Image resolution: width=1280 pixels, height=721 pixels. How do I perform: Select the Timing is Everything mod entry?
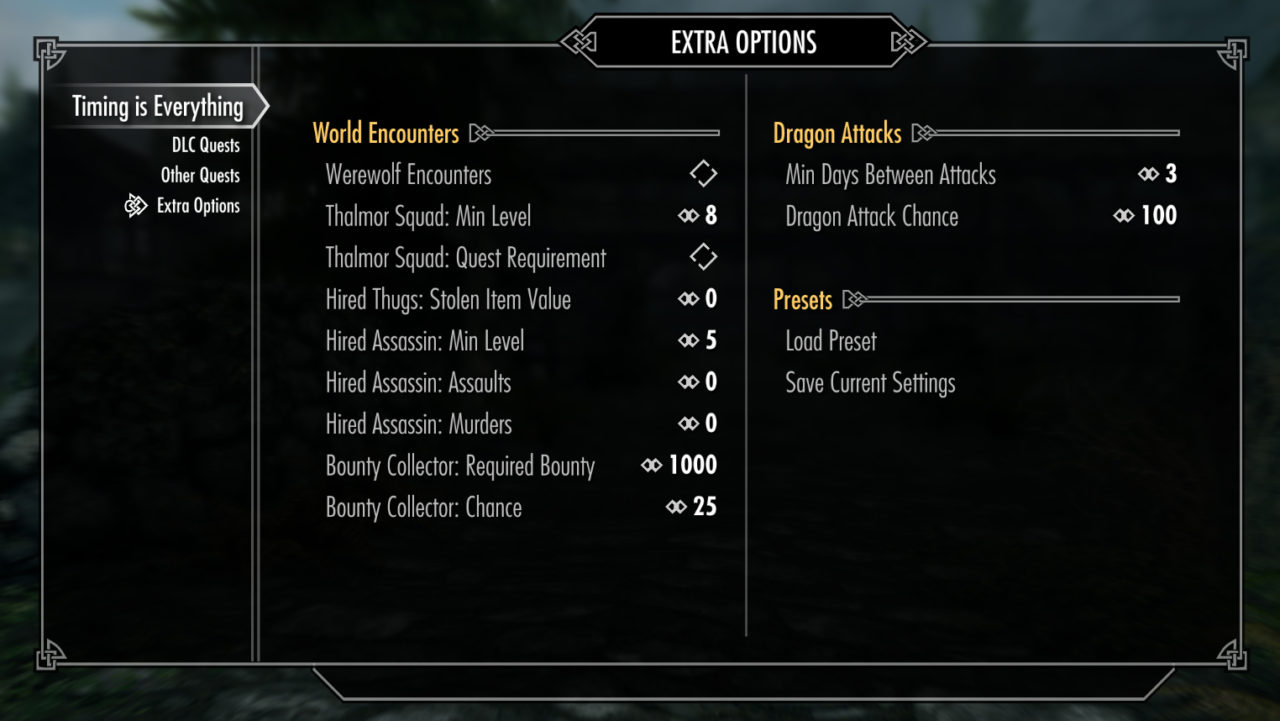click(157, 107)
